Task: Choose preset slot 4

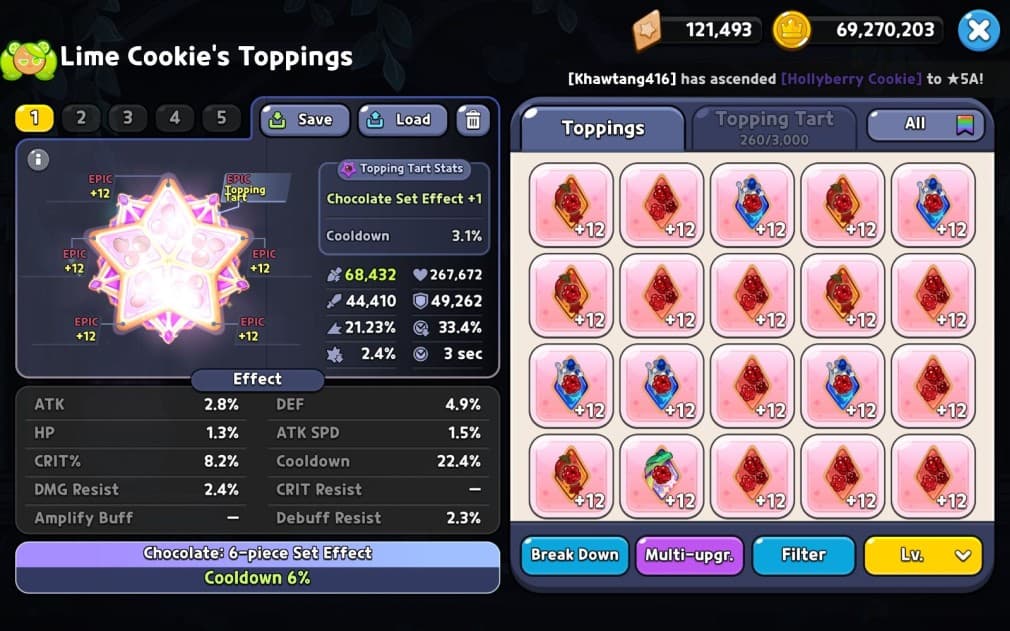Action: pos(174,118)
